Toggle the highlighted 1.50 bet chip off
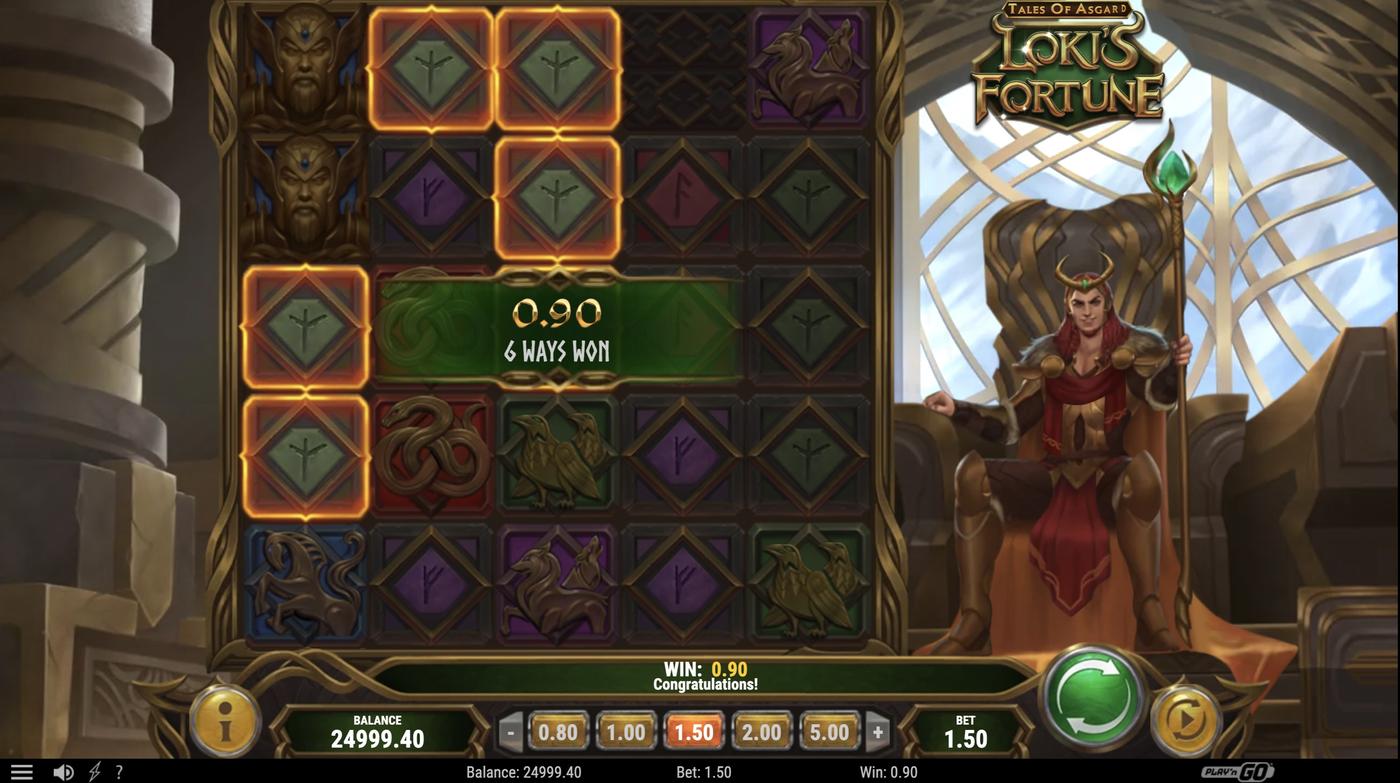Viewport: 1400px width, 783px height. (693, 731)
